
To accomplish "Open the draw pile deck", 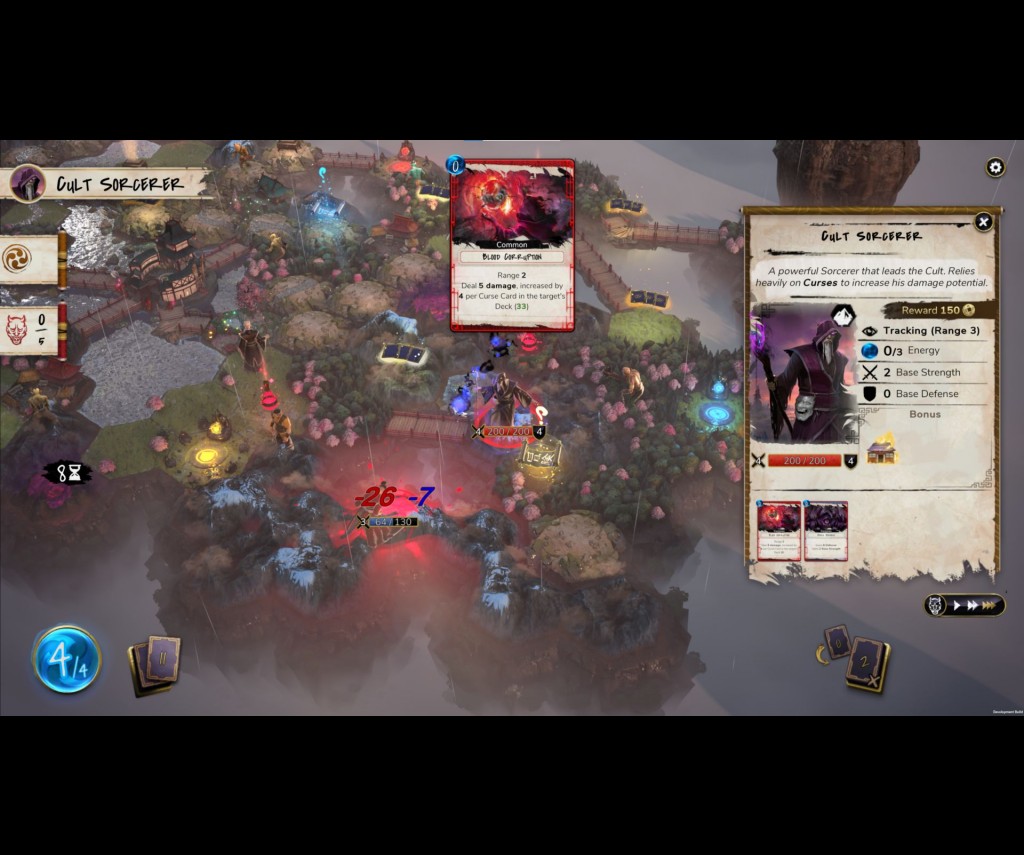I will [155, 663].
